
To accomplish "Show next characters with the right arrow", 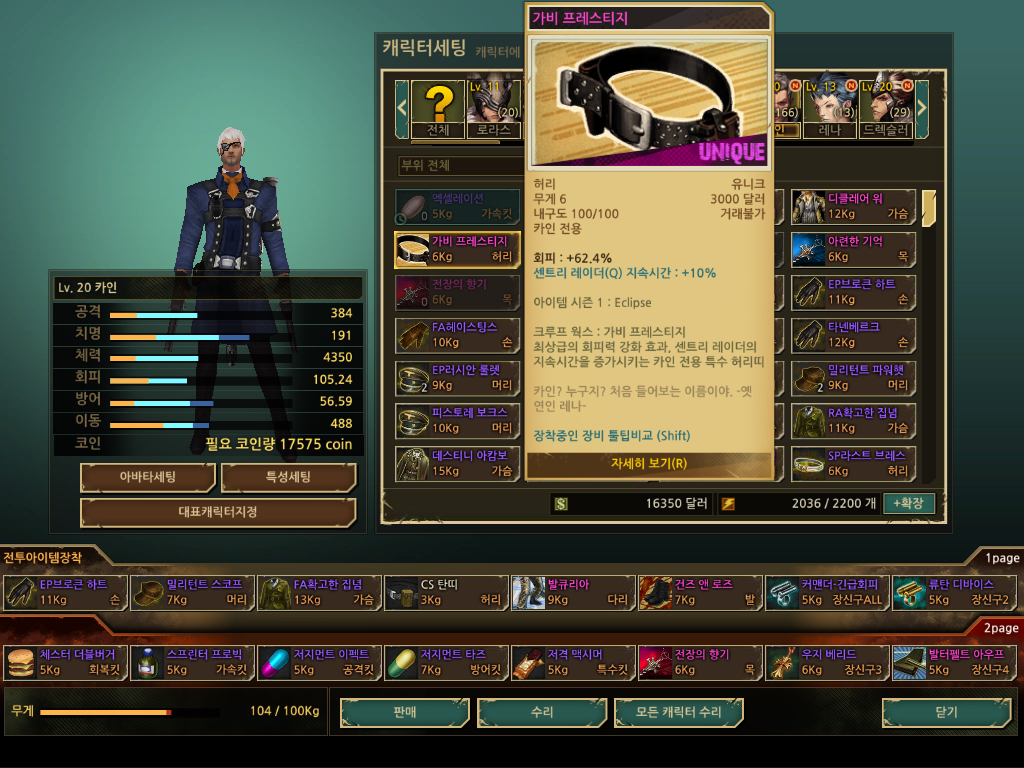I will click(x=922, y=104).
